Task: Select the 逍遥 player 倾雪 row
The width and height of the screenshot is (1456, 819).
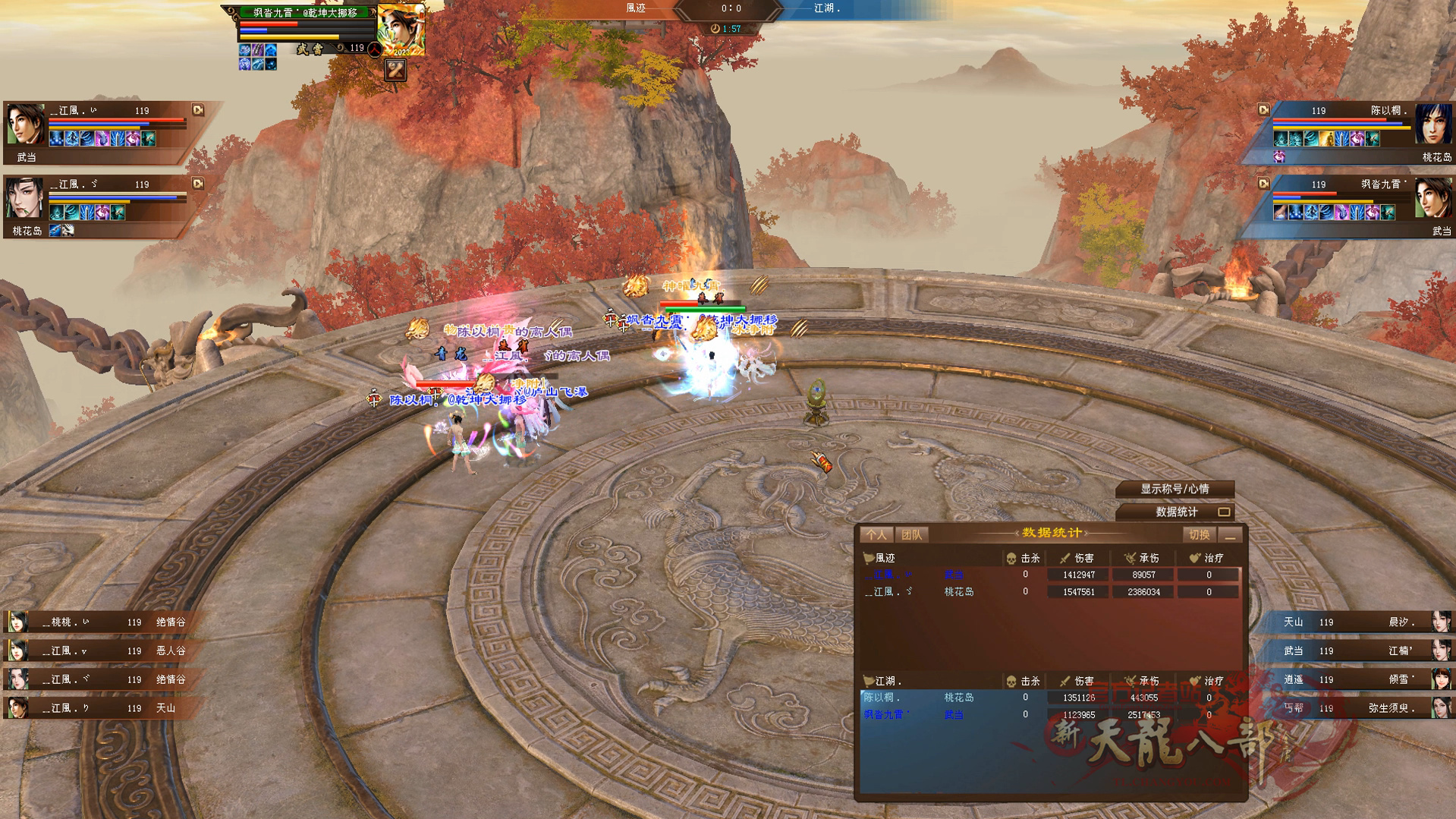Action: (1358, 680)
